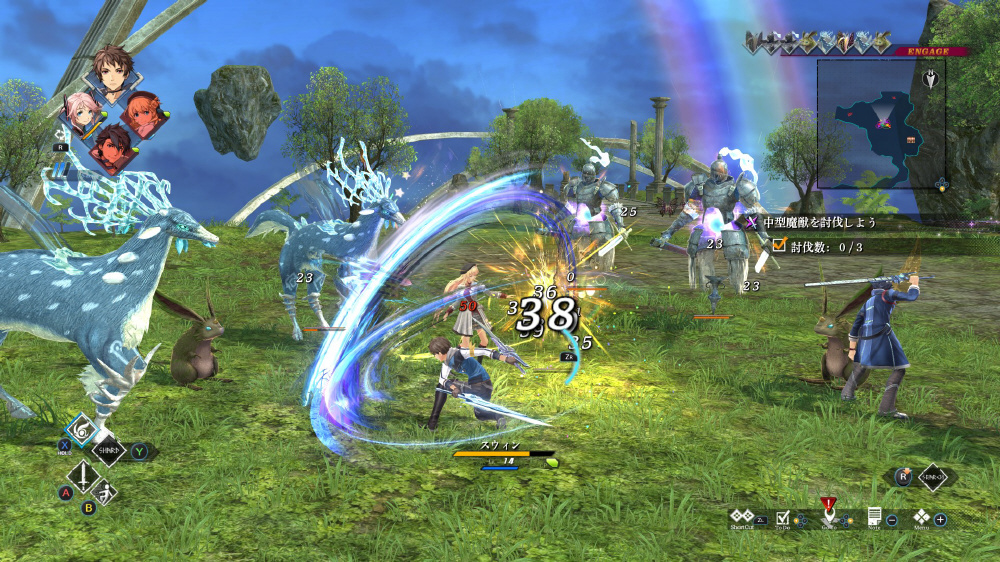The width and height of the screenshot is (1000, 562).
Task: Activate the running figure dodge icon
Action: pos(104,492)
